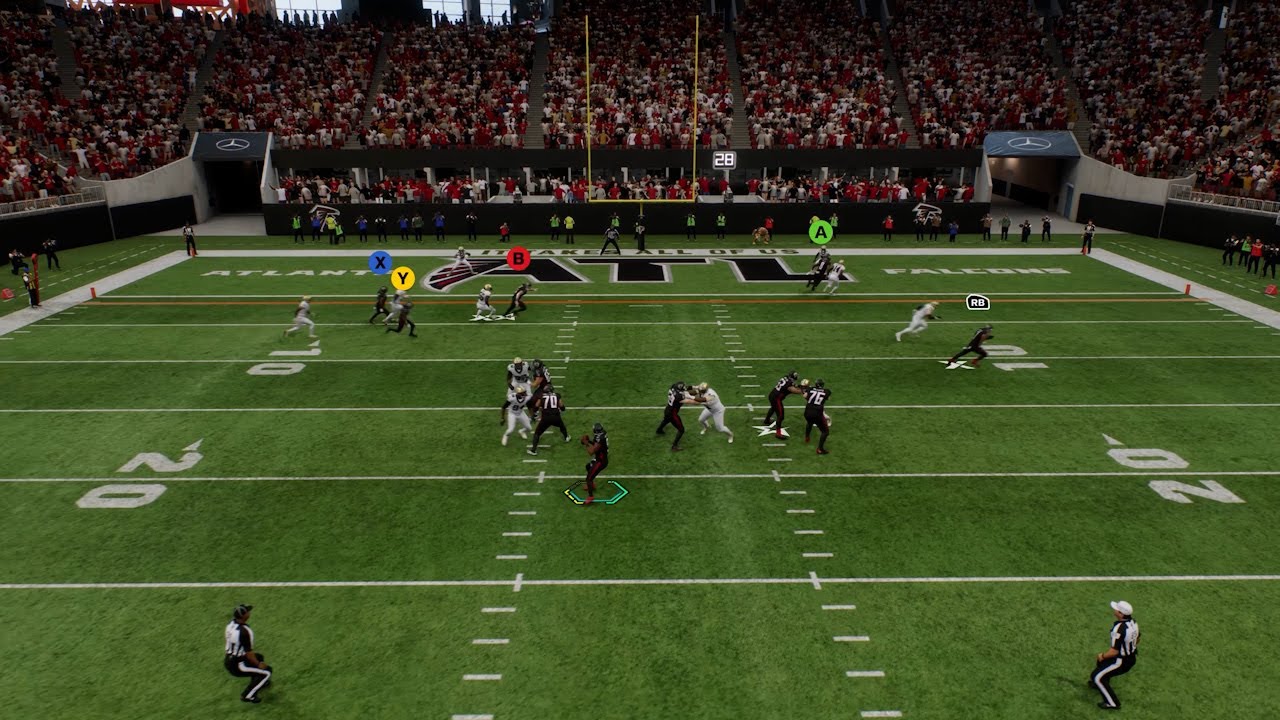1280x720 pixels.
Task: Click the X marker on the far right hash
Action: (x=960, y=363)
